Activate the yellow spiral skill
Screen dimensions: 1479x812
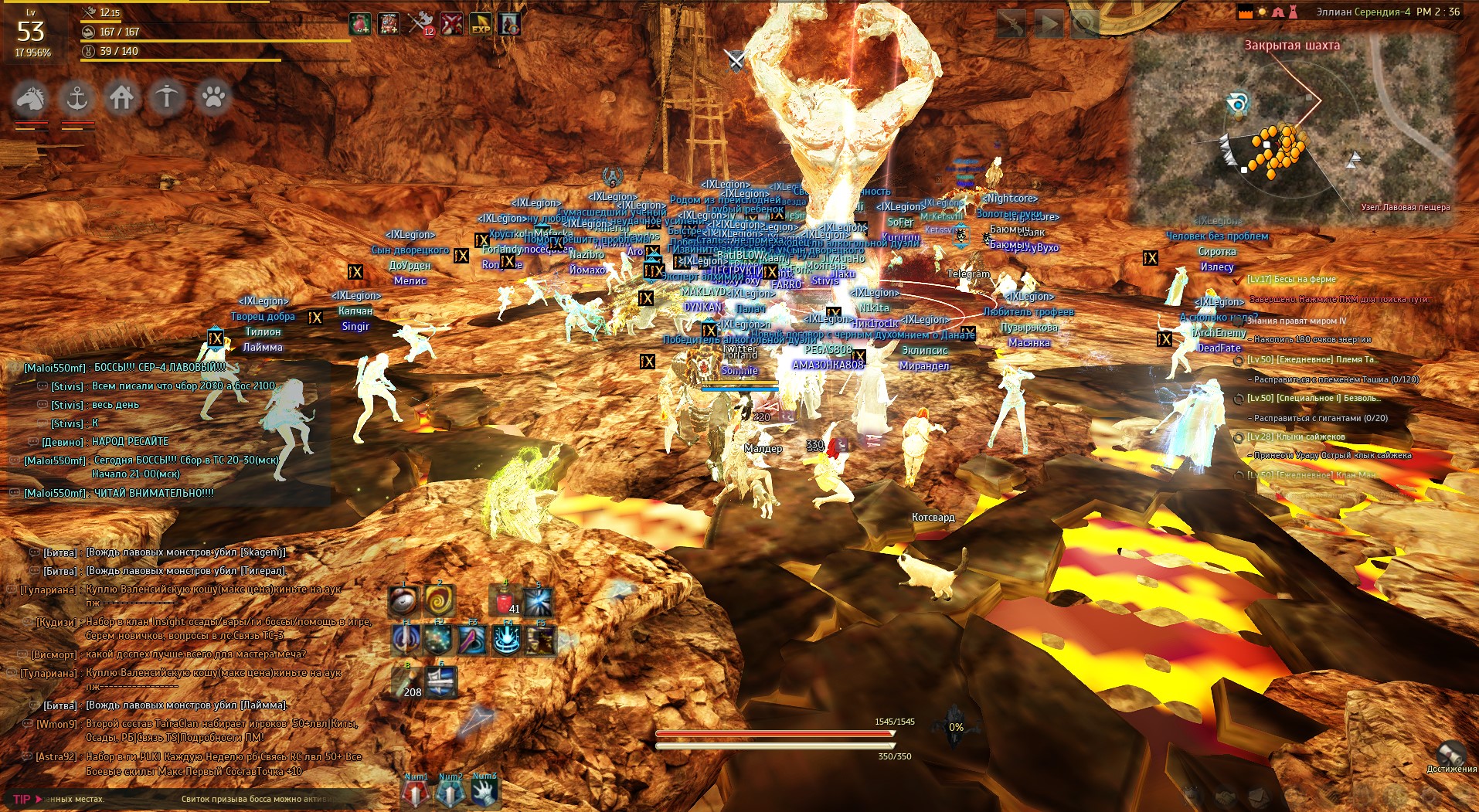[439, 600]
